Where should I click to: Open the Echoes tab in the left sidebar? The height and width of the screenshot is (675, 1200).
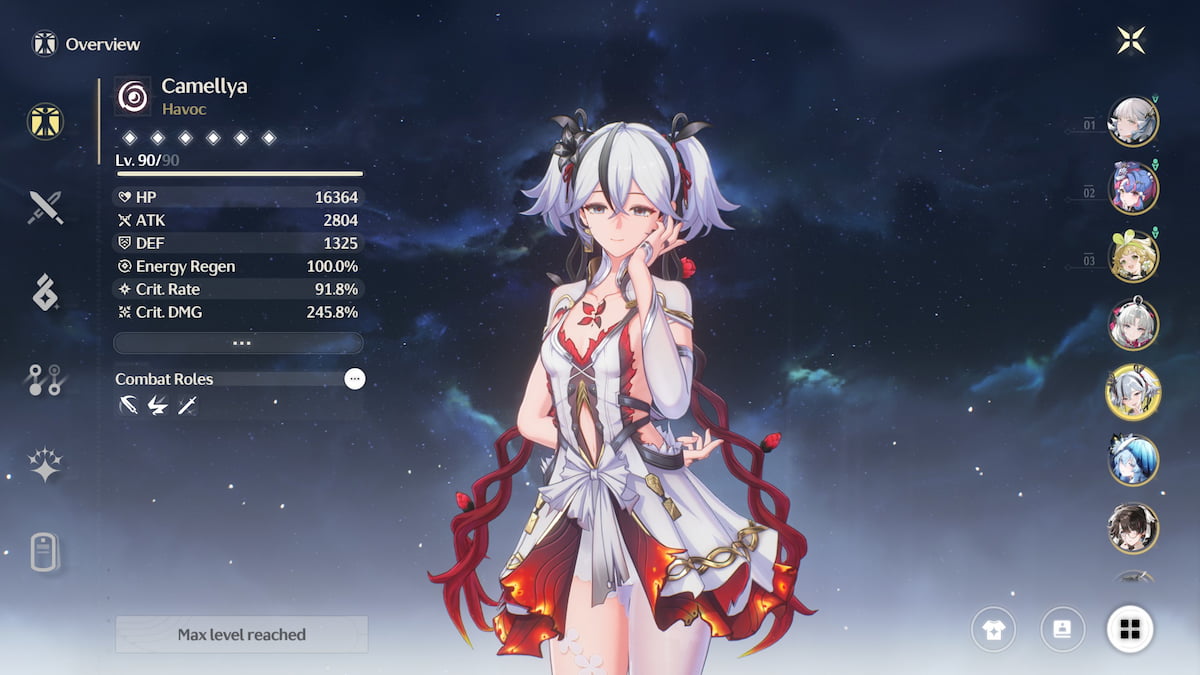tap(46, 292)
